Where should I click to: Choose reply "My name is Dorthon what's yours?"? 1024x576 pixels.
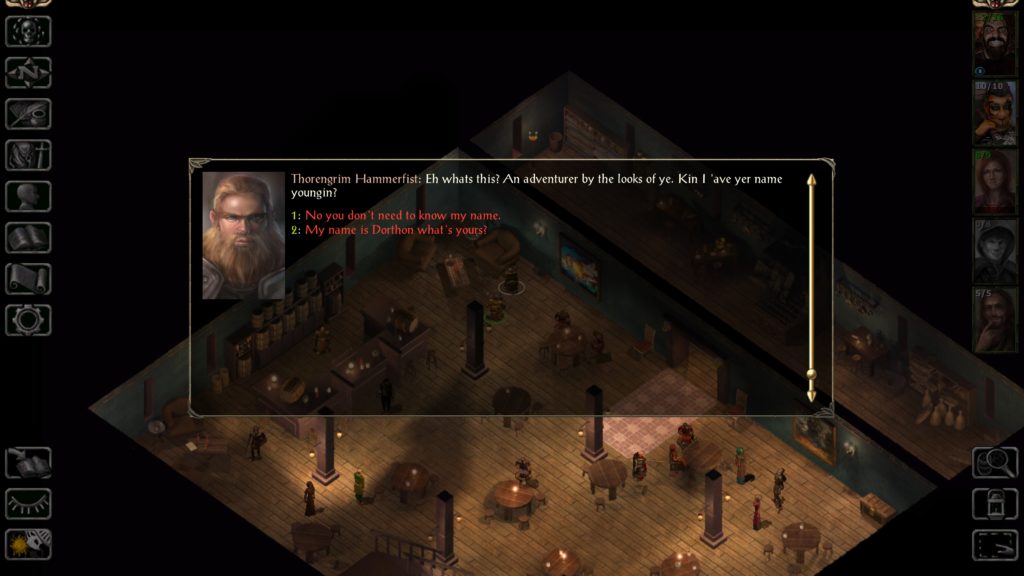click(x=395, y=230)
